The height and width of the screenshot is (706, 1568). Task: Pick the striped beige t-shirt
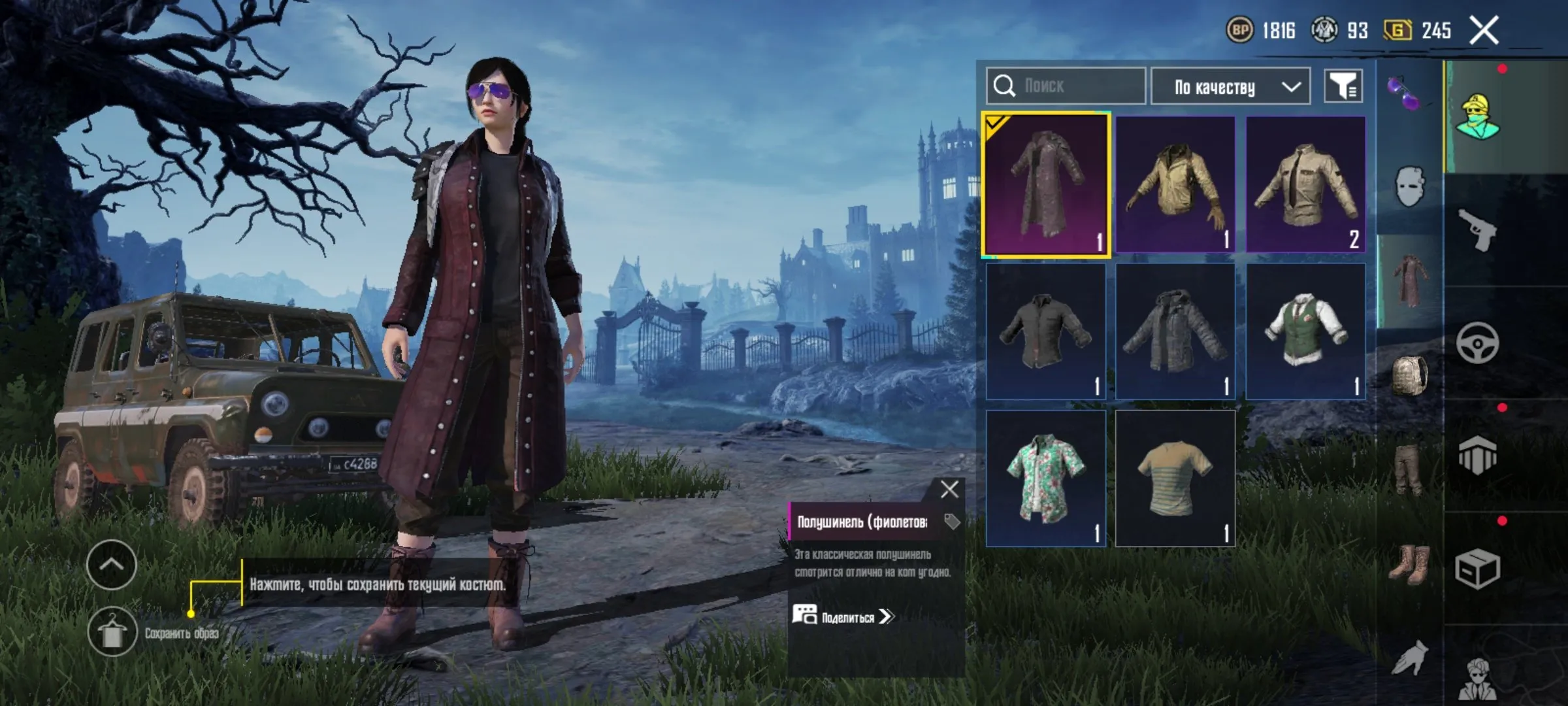[1175, 479]
